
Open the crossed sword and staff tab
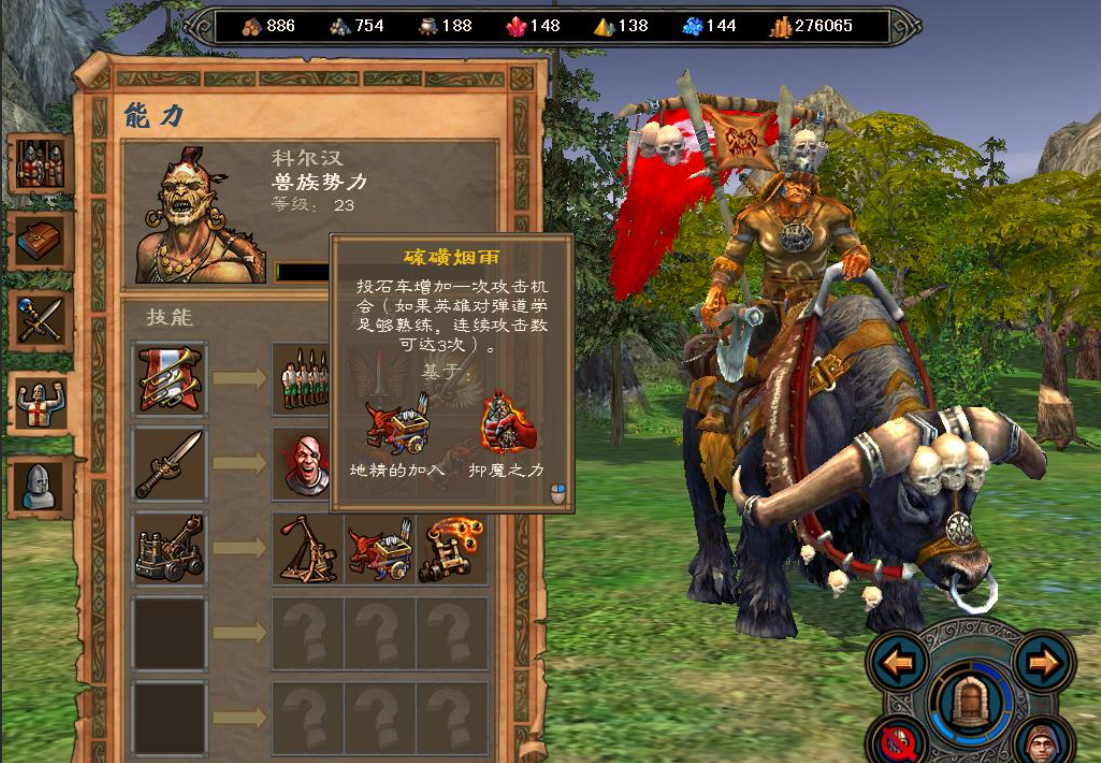[41, 320]
